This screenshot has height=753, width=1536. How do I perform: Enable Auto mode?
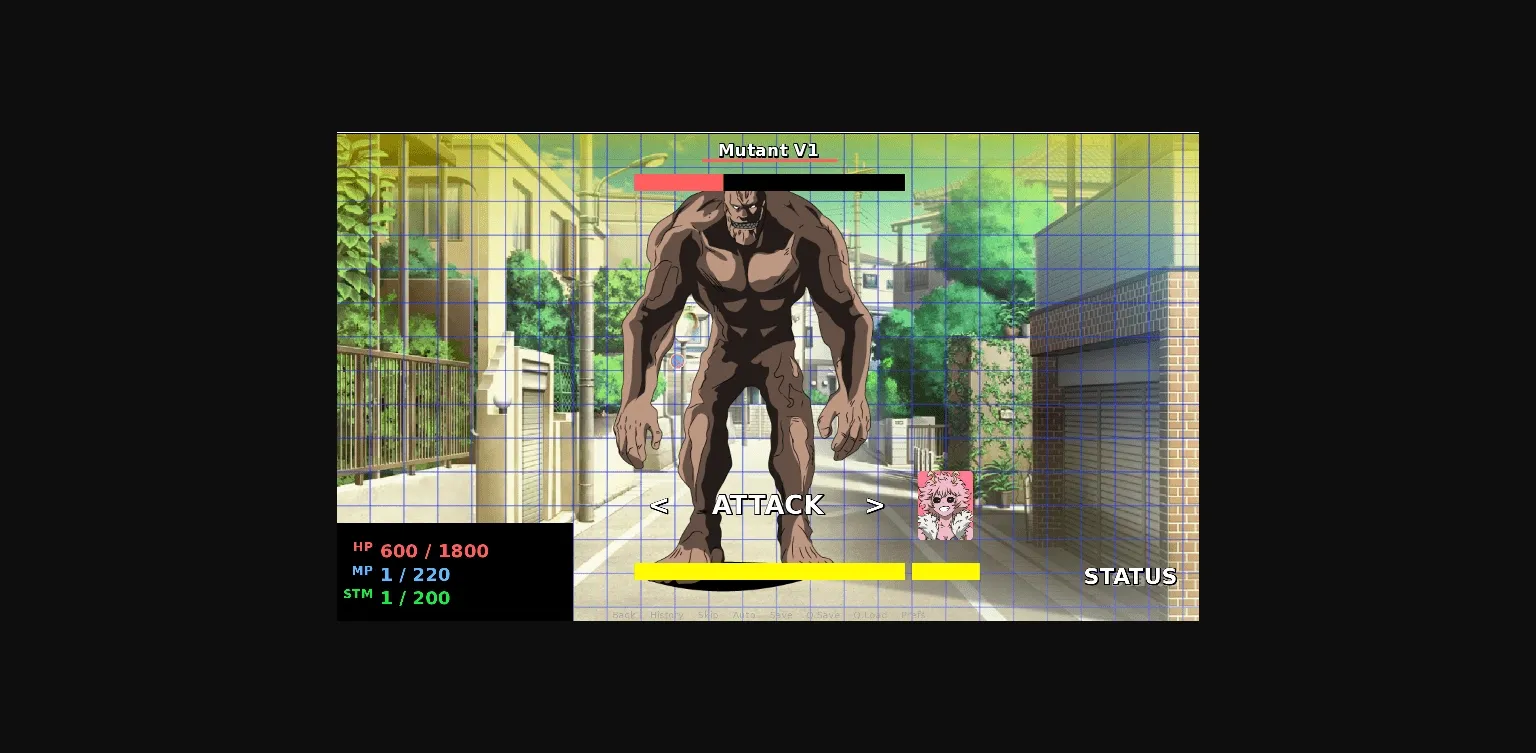pyautogui.click(x=744, y=616)
